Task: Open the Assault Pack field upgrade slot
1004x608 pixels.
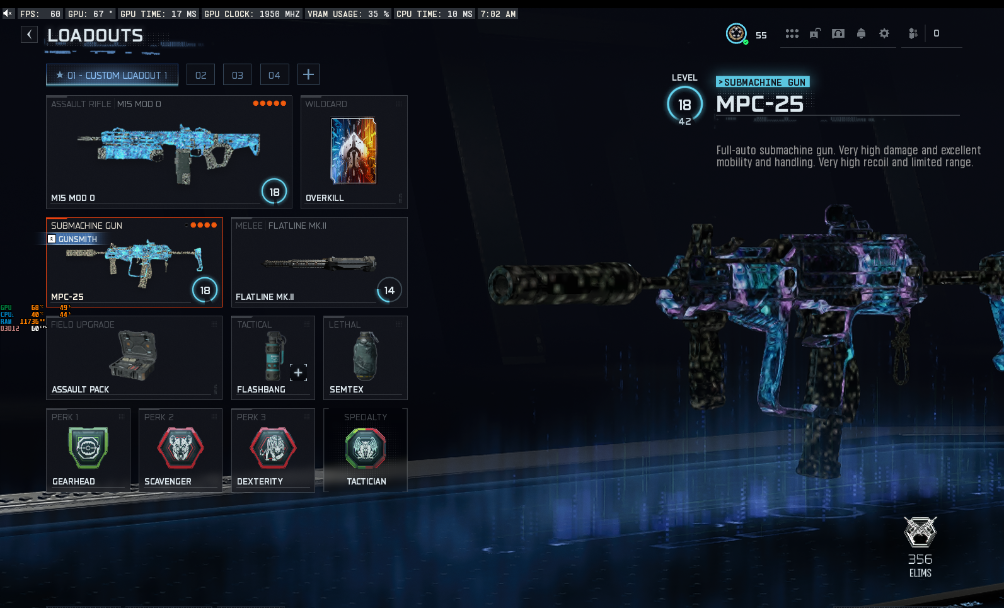Action: [133, 357]
